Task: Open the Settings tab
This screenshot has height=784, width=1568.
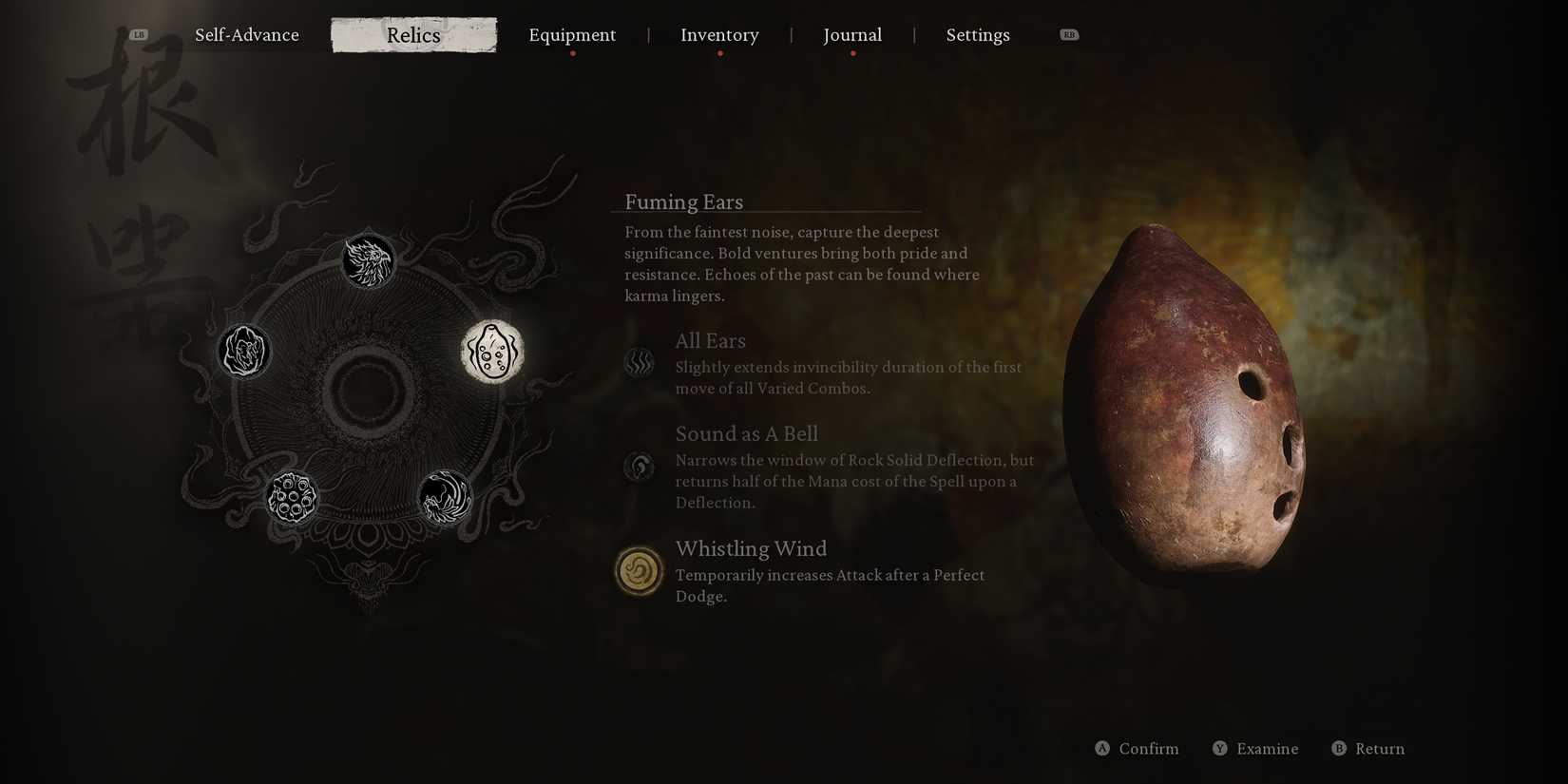Action: coord(978,34)
